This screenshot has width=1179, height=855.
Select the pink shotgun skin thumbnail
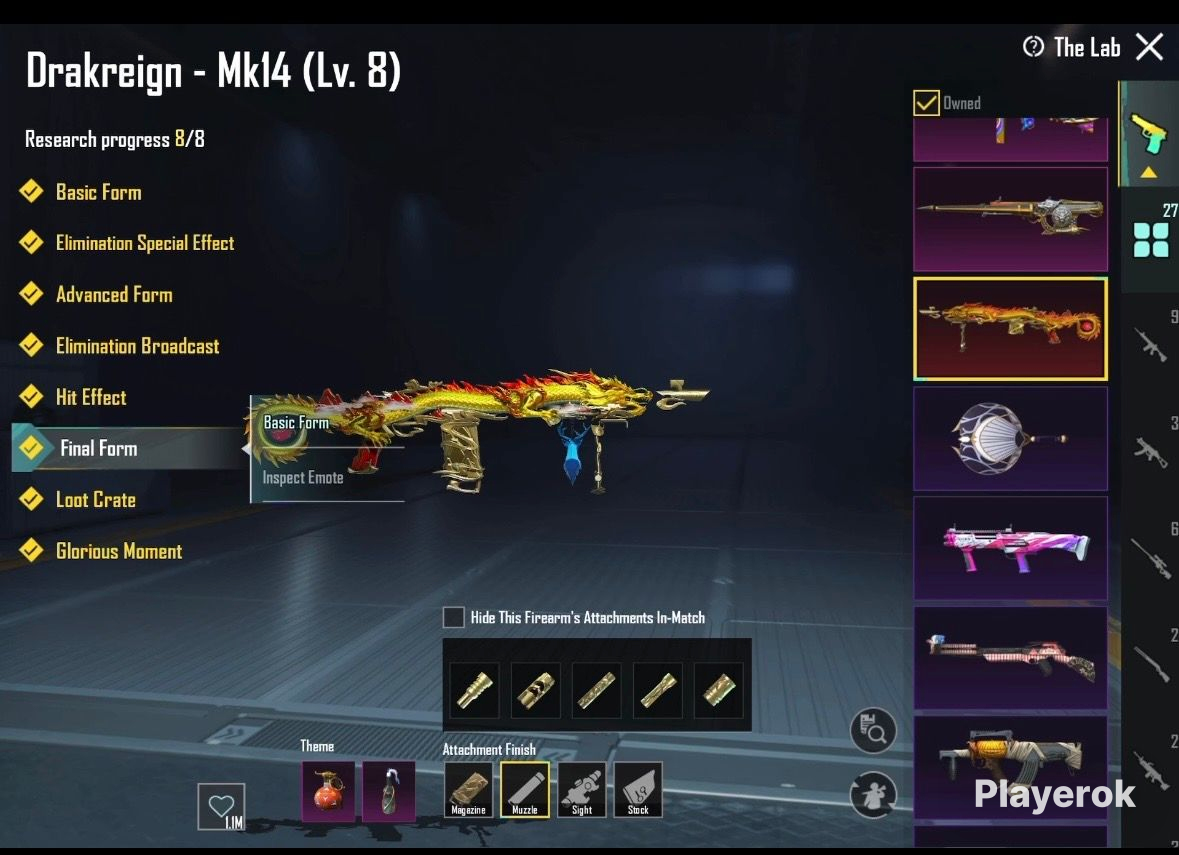click(1010, 548)
